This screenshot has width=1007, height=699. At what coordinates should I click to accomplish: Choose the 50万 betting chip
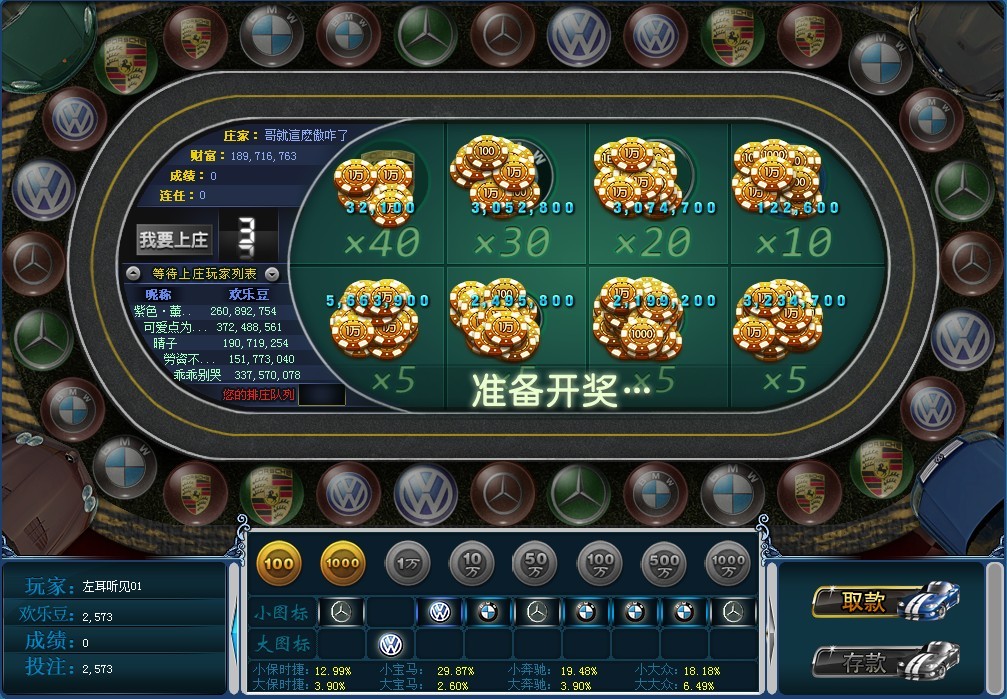point(535,564)
